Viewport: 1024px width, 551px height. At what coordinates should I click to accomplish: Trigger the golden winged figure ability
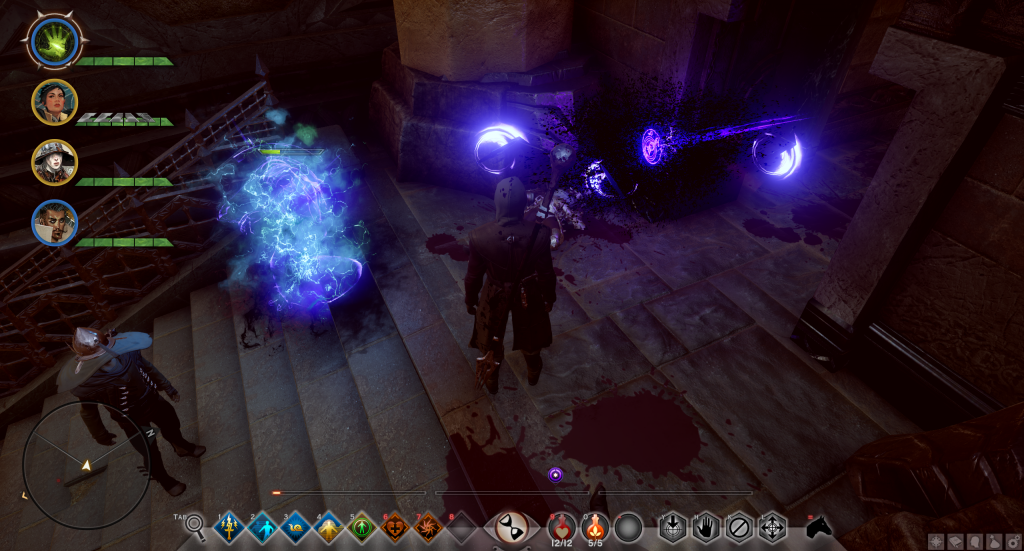329,526
